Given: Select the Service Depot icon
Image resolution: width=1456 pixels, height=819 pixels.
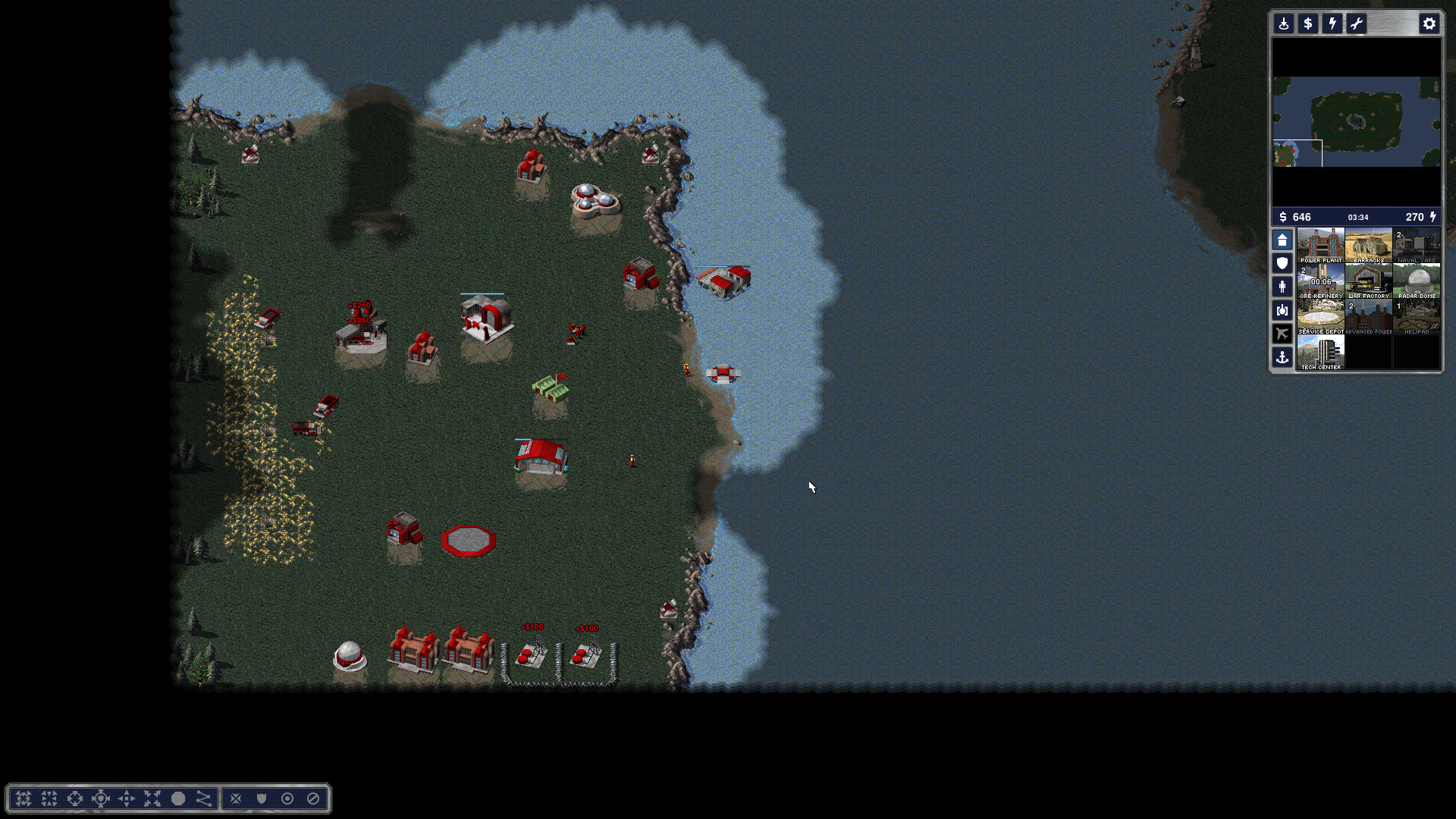Looking at the screenshot, I should coord(1320,316).
